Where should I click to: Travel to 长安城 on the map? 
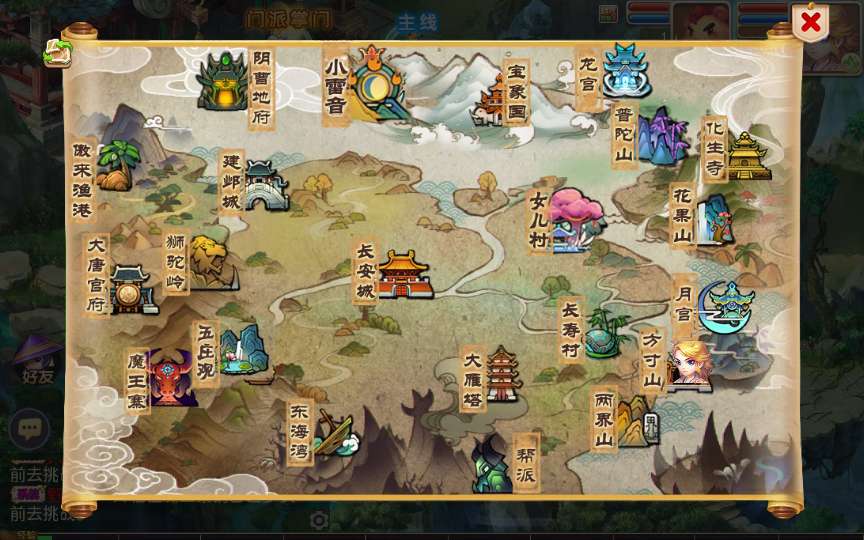coord(403,274)
